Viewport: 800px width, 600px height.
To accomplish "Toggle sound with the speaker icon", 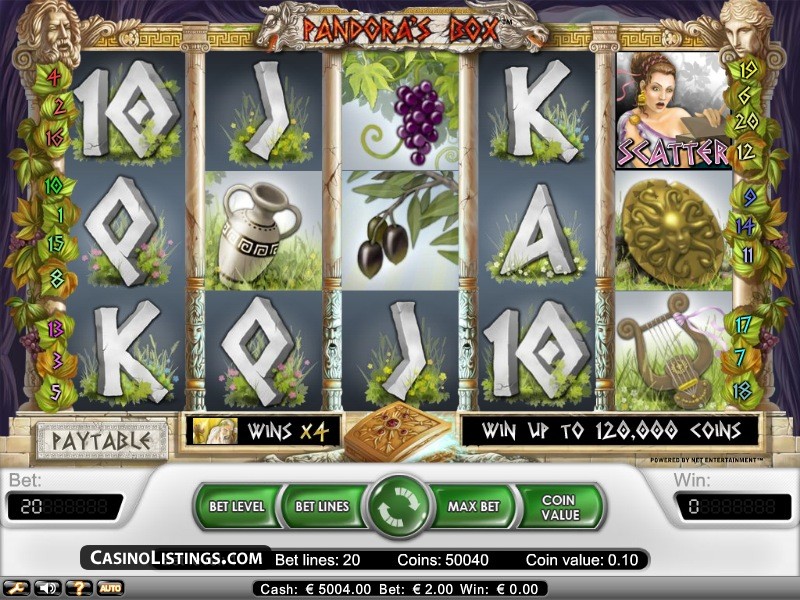I will coord(47,588).
